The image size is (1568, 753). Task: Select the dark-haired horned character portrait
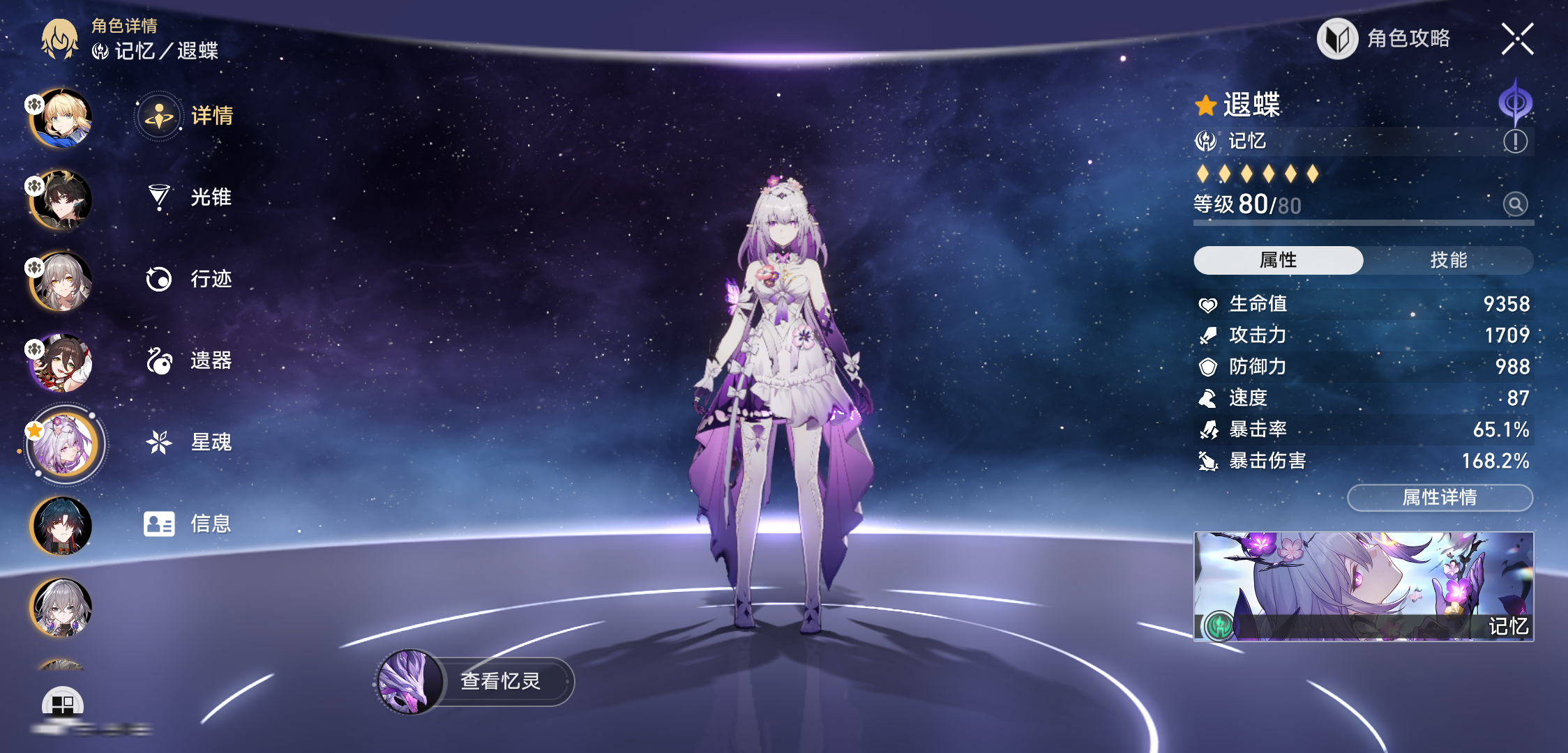click(62, 199)
